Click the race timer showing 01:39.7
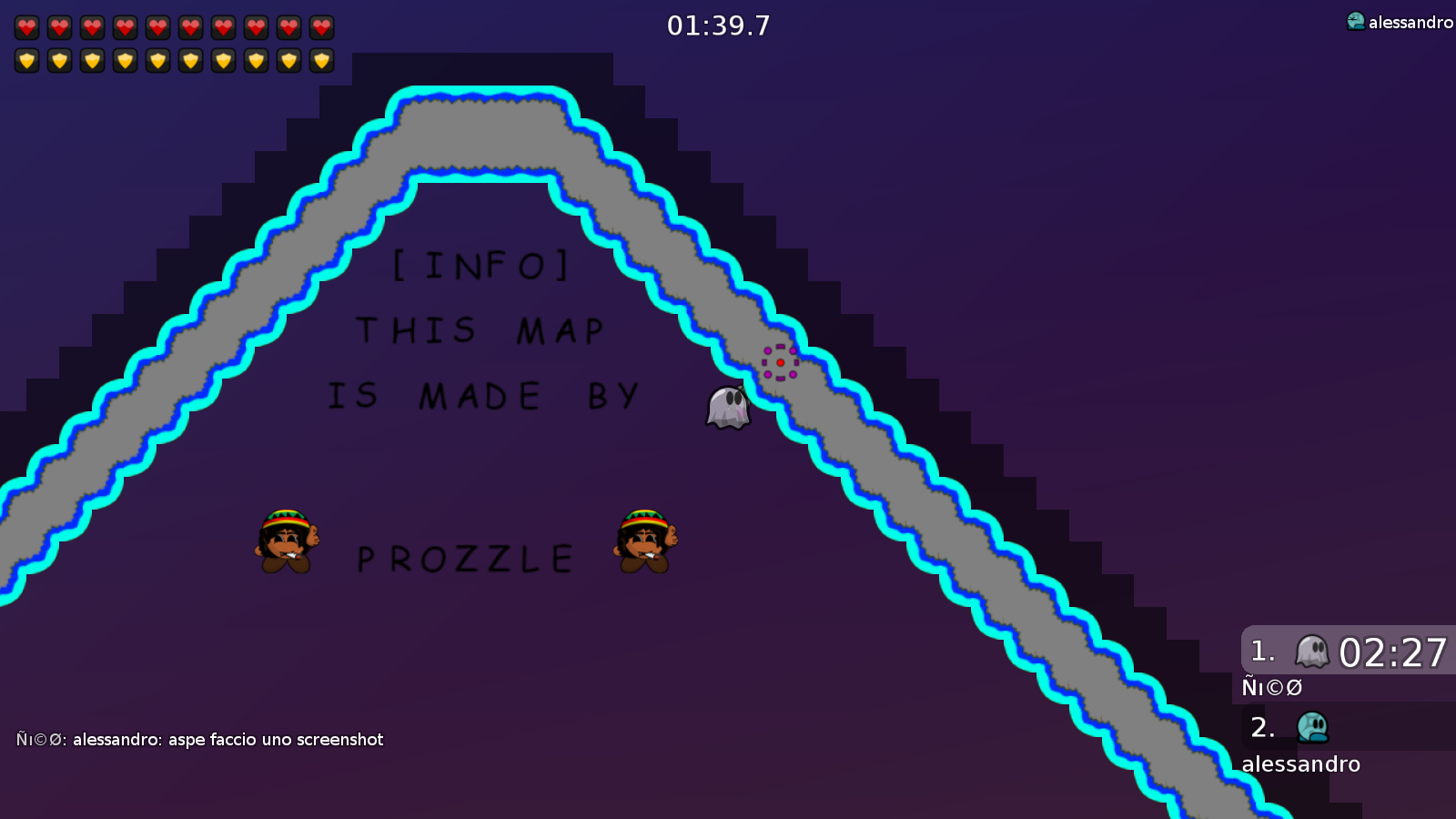Viewport: 1456px width, 819px height. pyautogui.click(x=718, y=25)
